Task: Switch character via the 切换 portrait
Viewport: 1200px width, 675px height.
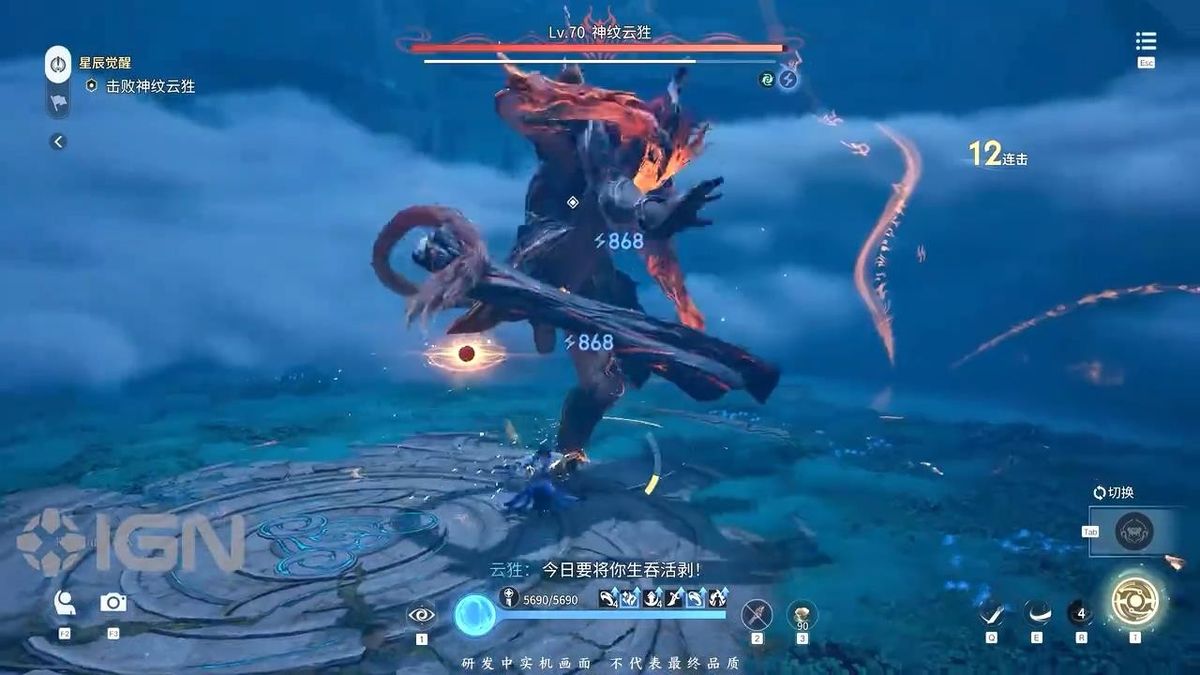Action: [1134, 531]
